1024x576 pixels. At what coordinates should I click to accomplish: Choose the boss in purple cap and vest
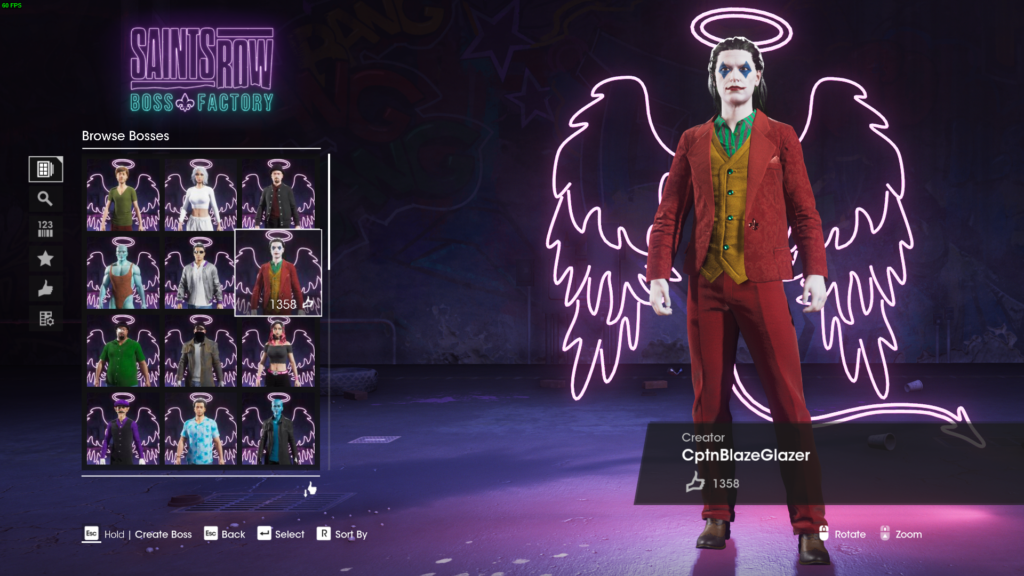point(123,429)
